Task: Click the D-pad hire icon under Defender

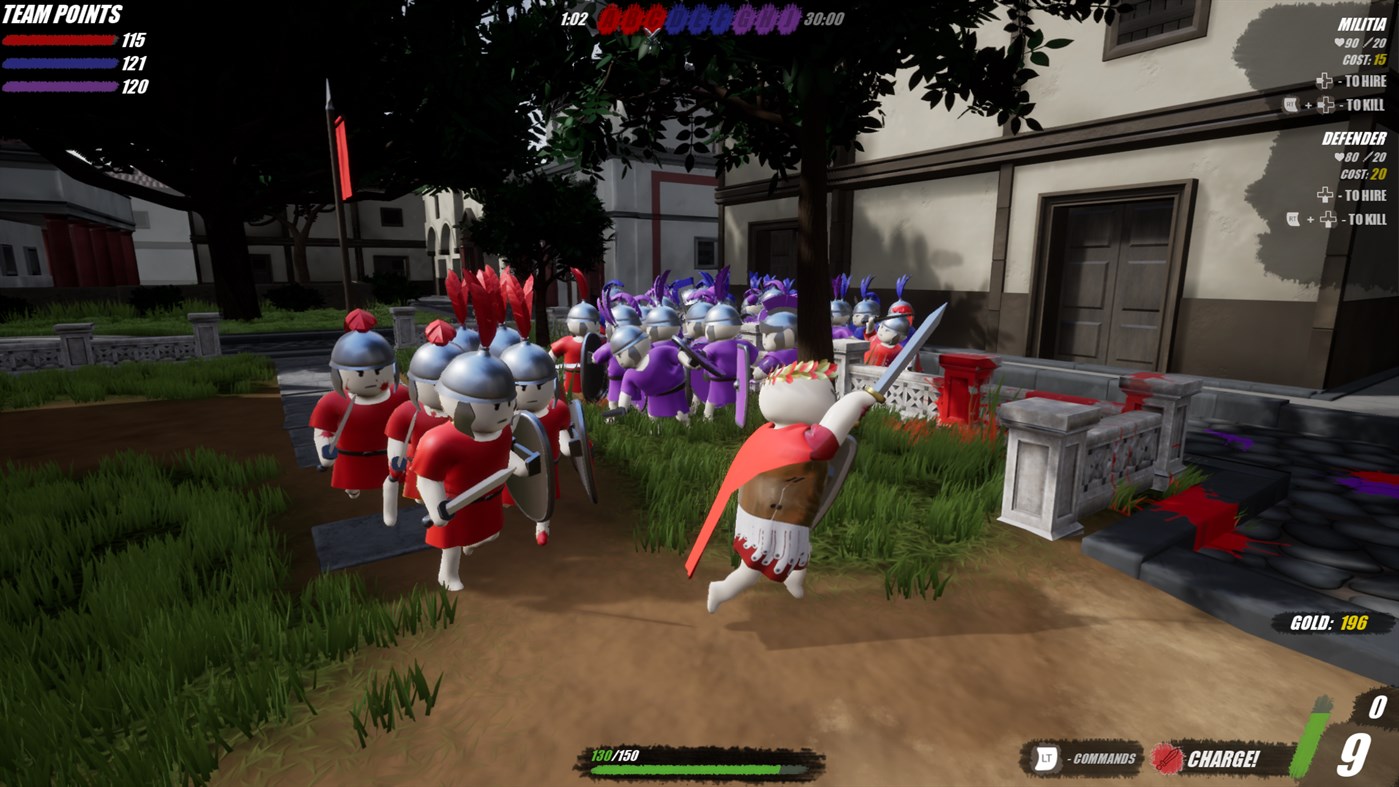Action: coord(1326,195)
